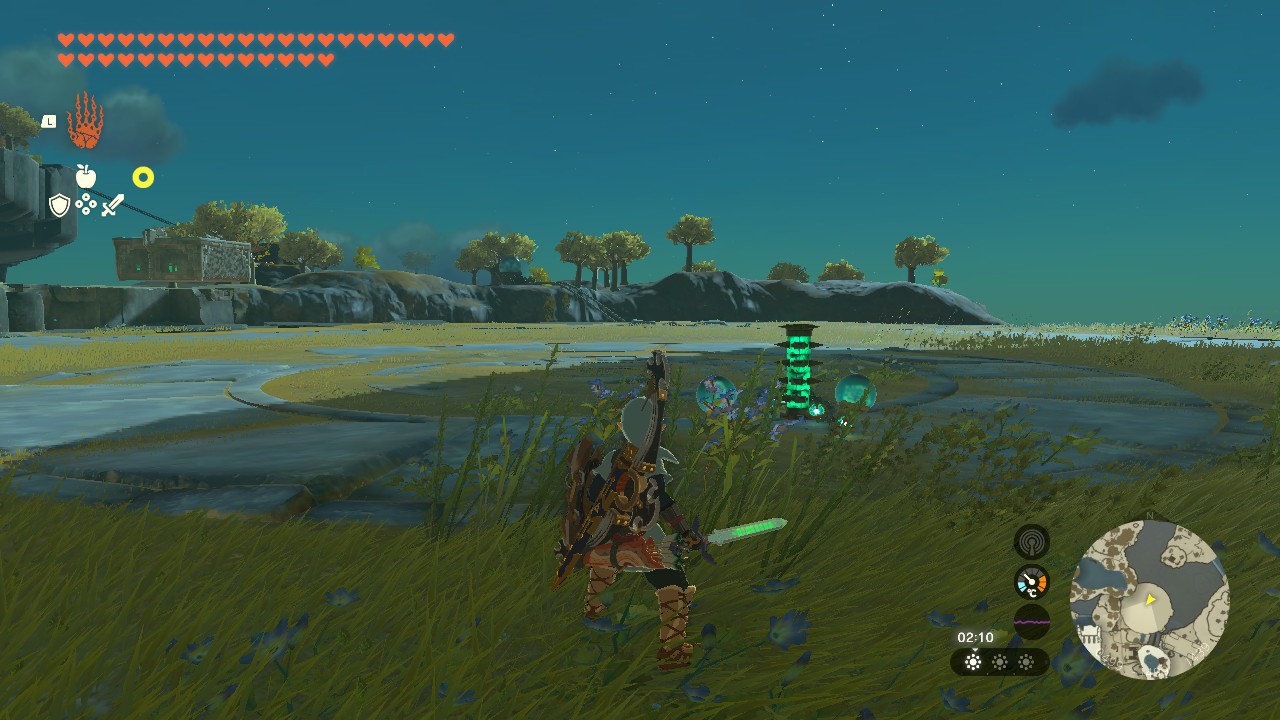Viewport: 1280px width, 720px height.
Task: Choose the shield equipment icon
Action: coord(60,205)
